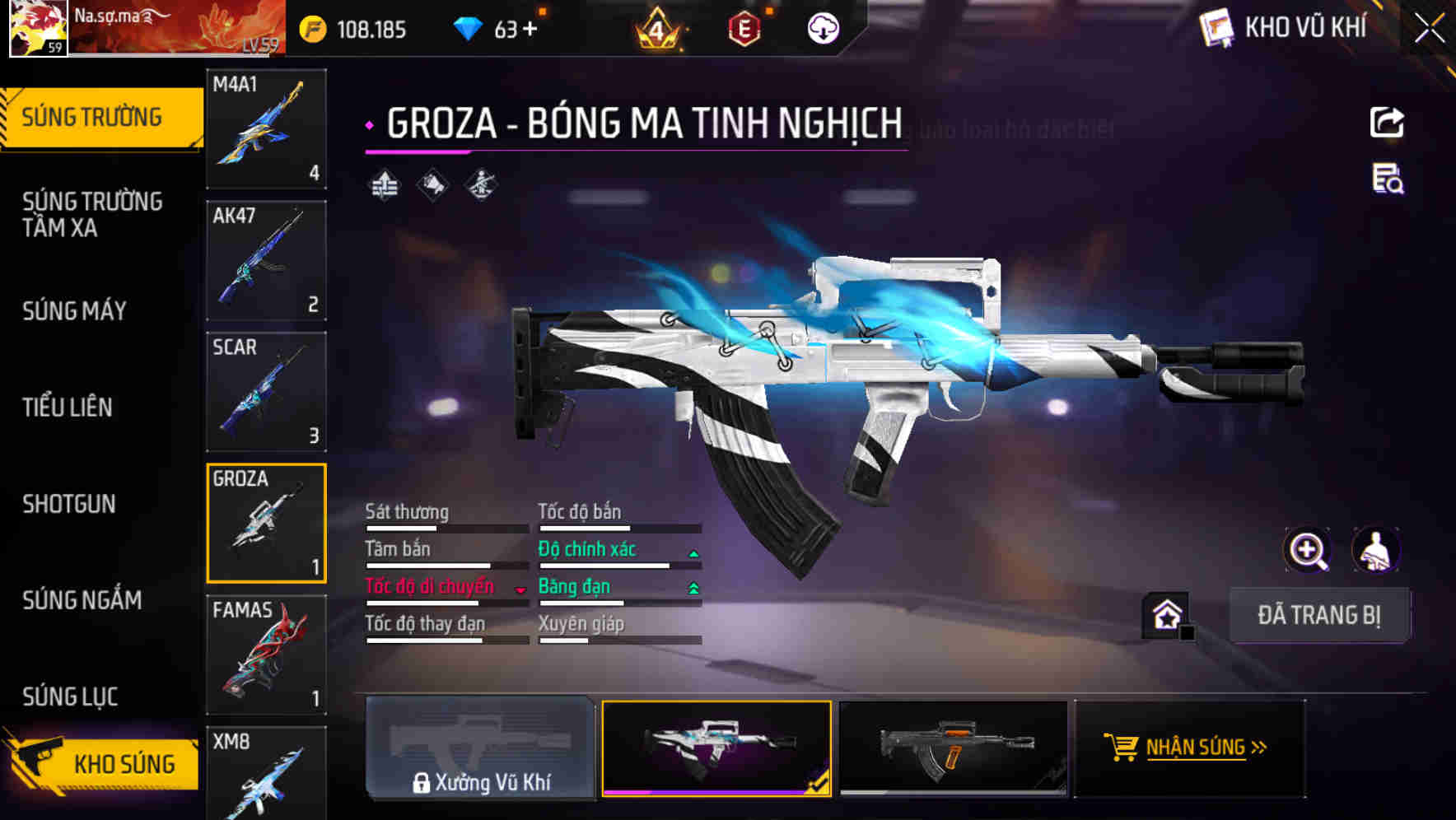Select the XM8 weapon tile
The height and width of the screenshot is (820, 1456).
(x=266, y=772)
